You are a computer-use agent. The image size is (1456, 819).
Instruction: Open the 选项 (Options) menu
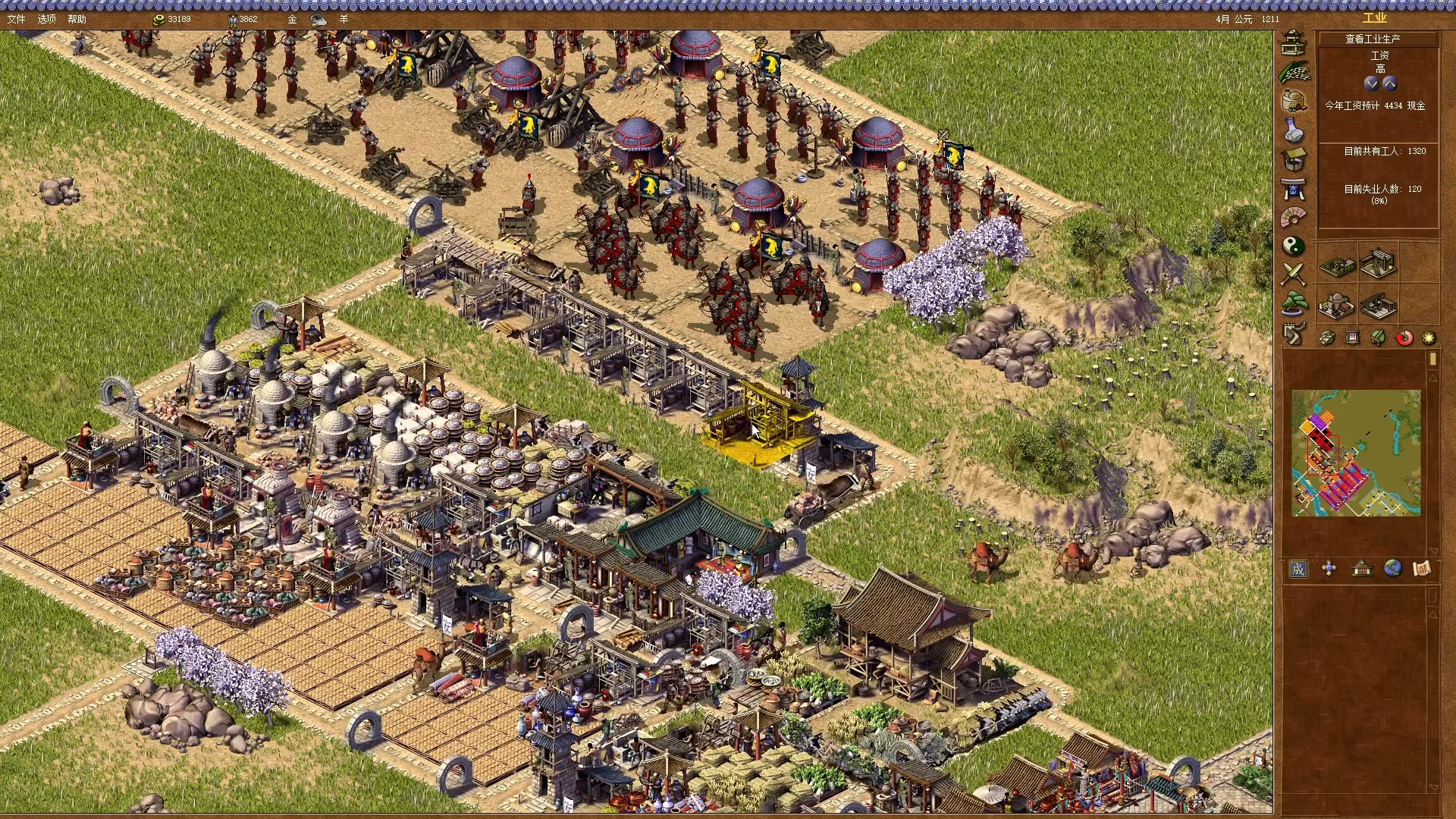[47, 19]
